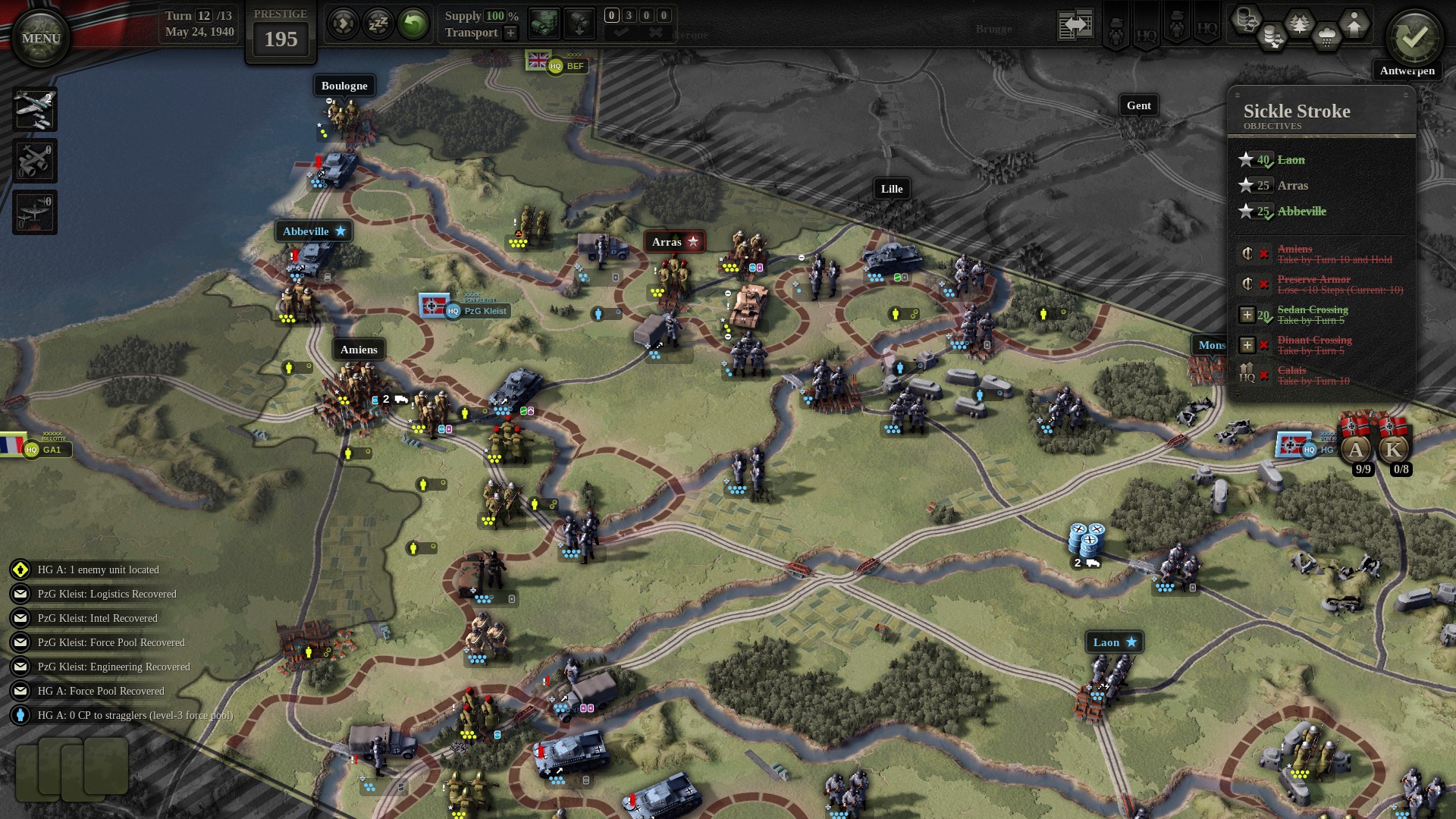The width and height of the screenshot is (1456, 819).
Task: Click the Supply 100% value field
Action: pos(497,15)
